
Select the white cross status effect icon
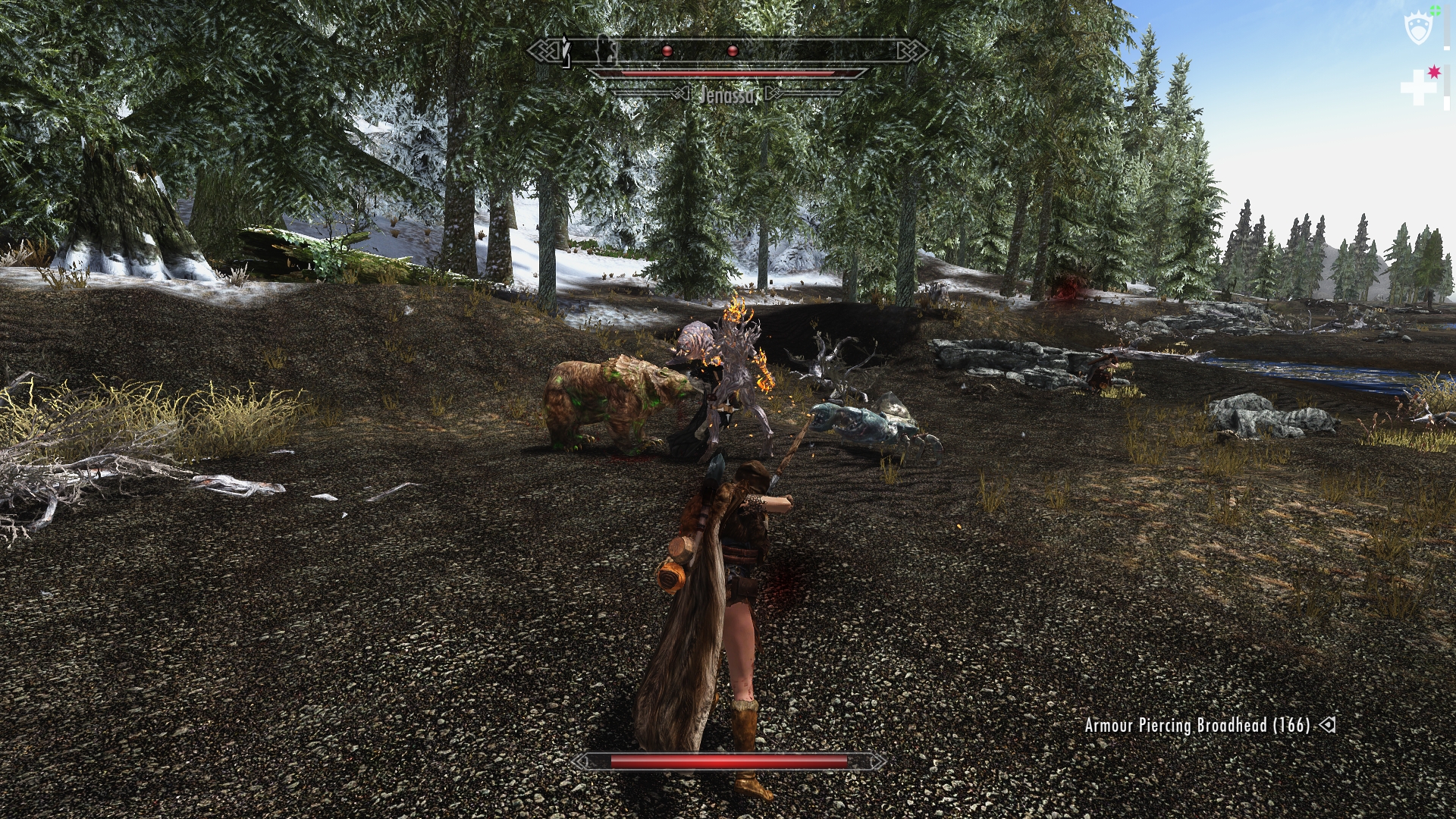pos(1418,86)
